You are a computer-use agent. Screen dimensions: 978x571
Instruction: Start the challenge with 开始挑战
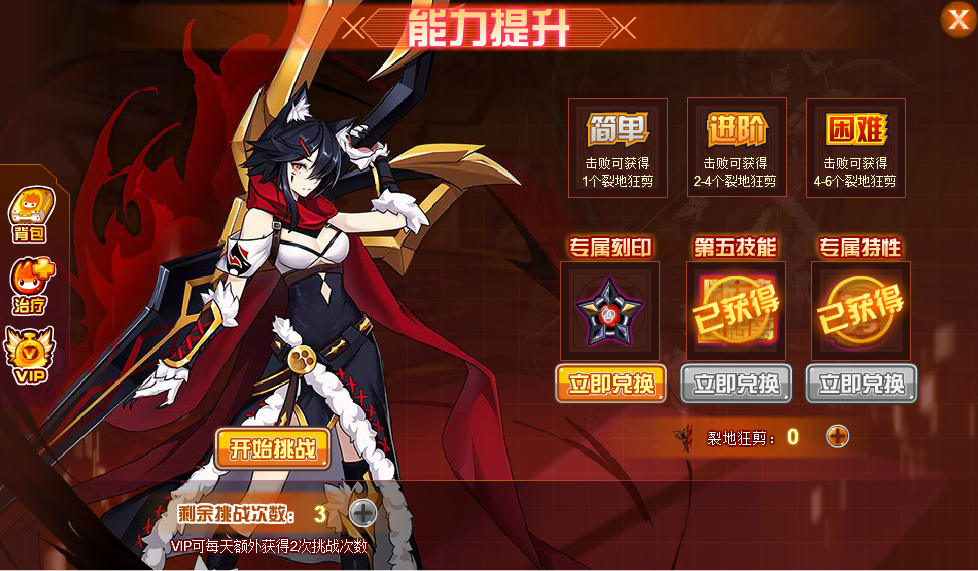tap(272, 449)
